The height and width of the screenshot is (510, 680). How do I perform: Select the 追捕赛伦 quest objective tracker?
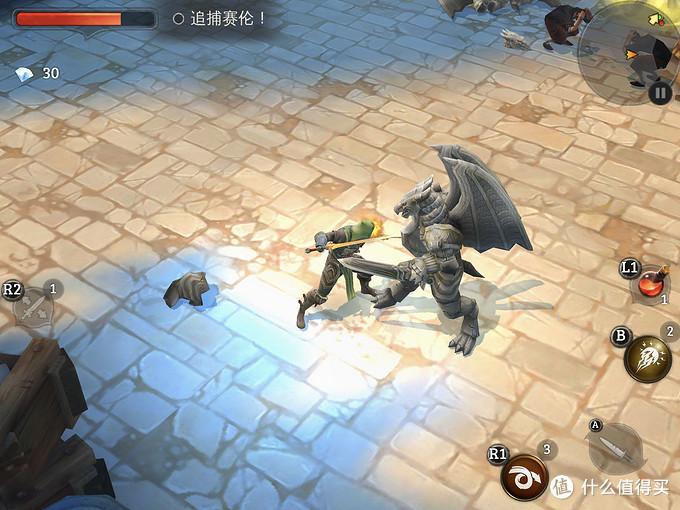click(x=220, y=18)
